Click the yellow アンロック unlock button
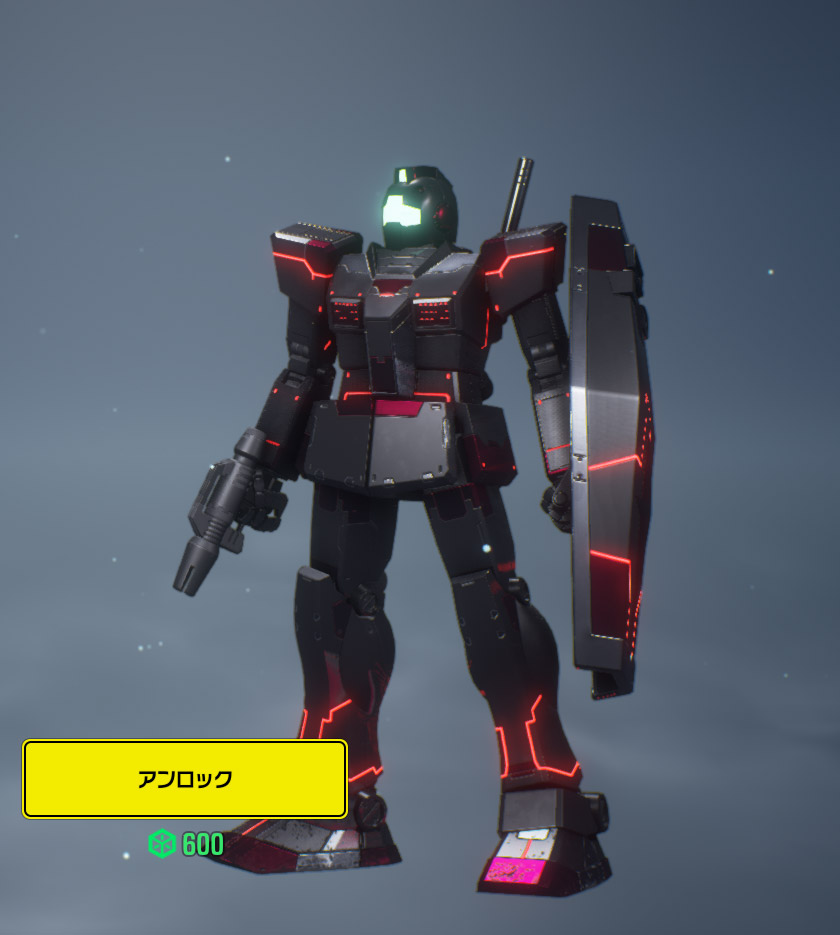The width and height of the screenshot is (840, 935). pos(185,779)
